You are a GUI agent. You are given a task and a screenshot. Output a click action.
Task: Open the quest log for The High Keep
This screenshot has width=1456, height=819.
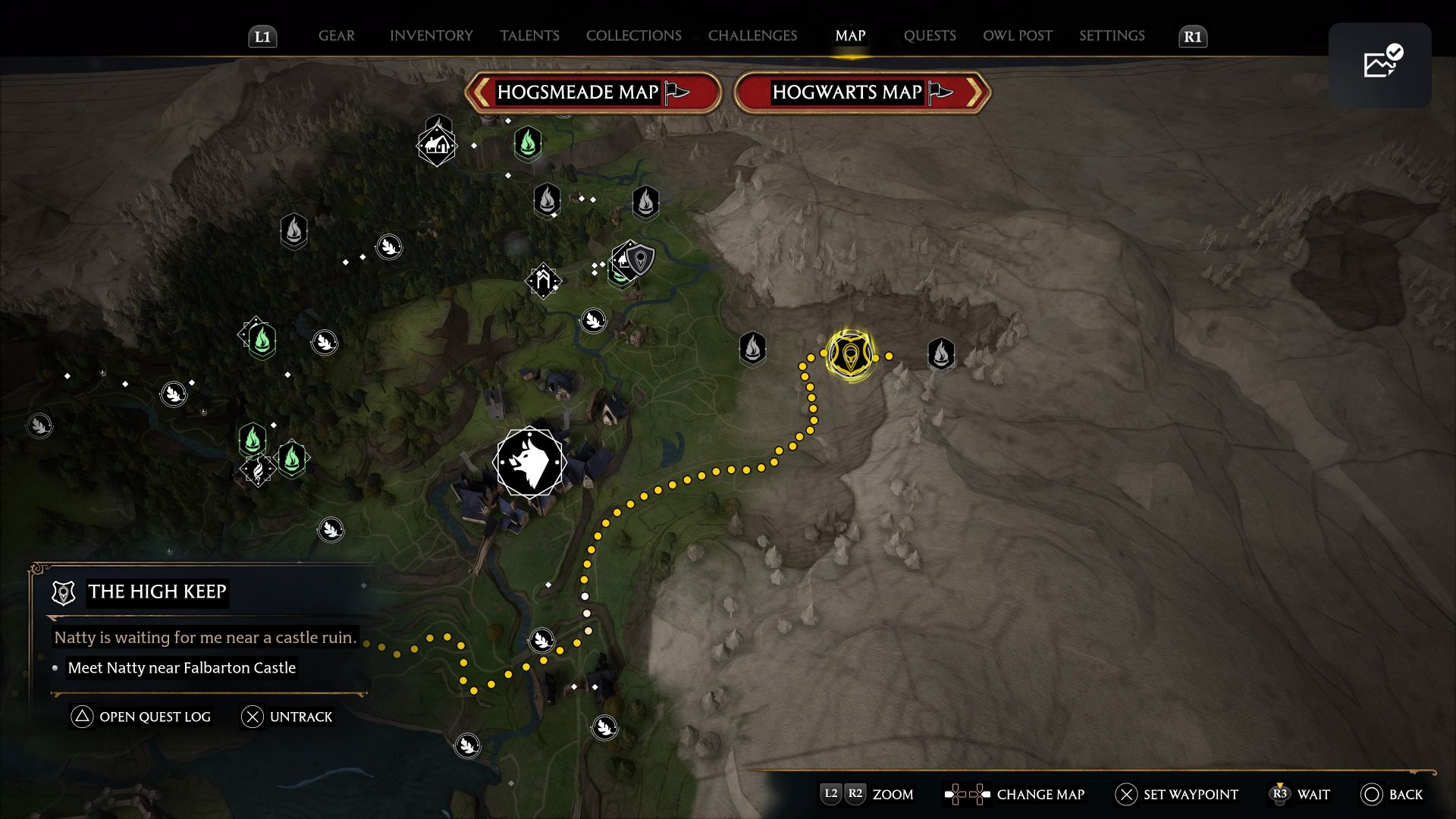click(141, 717)
